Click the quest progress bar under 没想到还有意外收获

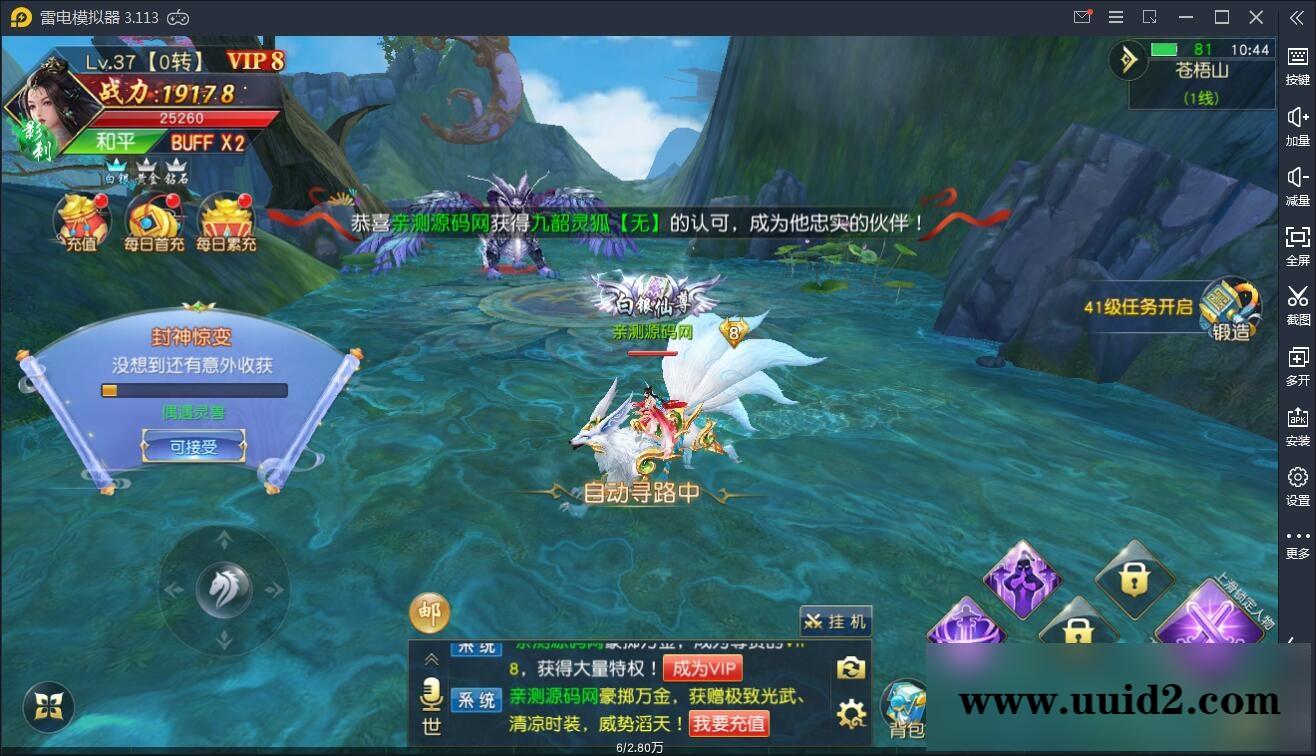[195, 390]
